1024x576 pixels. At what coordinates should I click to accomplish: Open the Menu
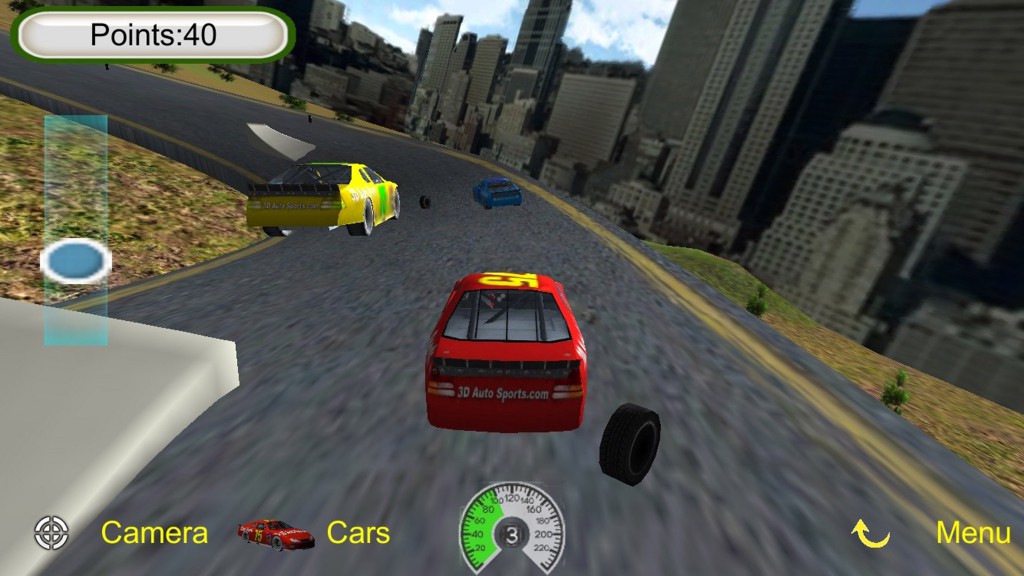(x=972, y=533)
